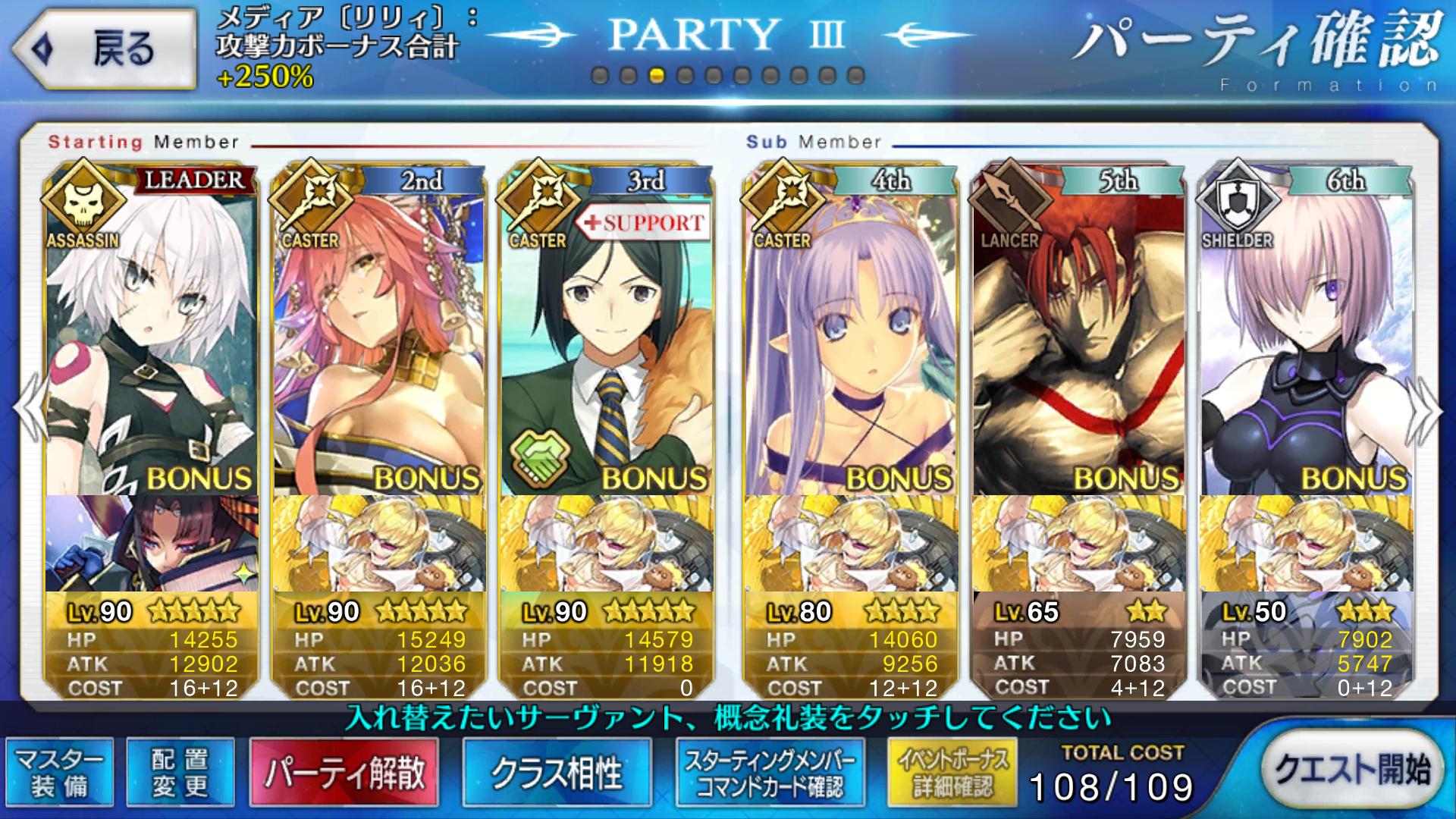The image size is (1456, 819).
Task: Open マスター装備 master equipment
Action: (x=60, y=773)
